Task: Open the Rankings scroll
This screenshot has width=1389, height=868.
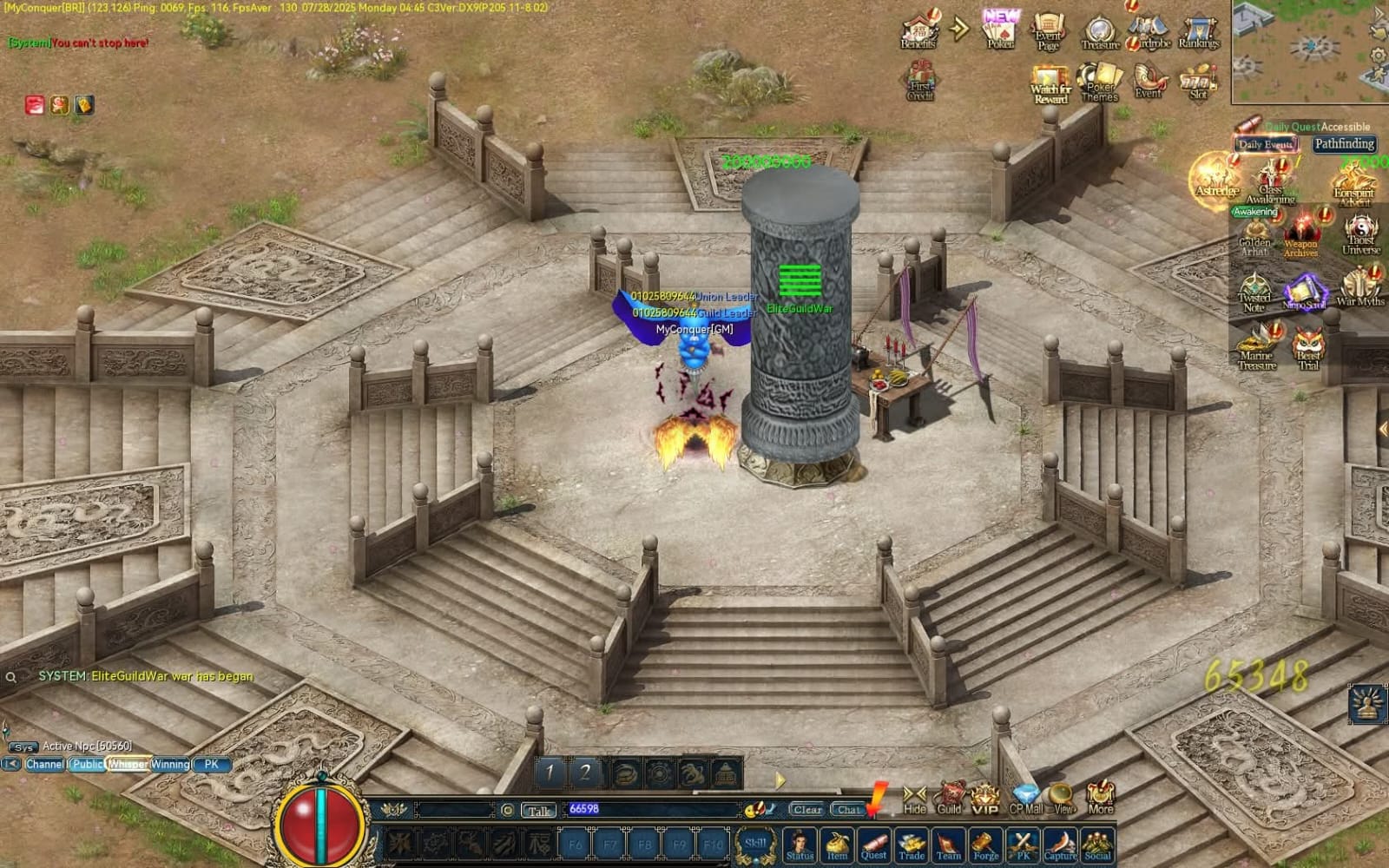Action: pyautogui.click(x=1199, y=33)
